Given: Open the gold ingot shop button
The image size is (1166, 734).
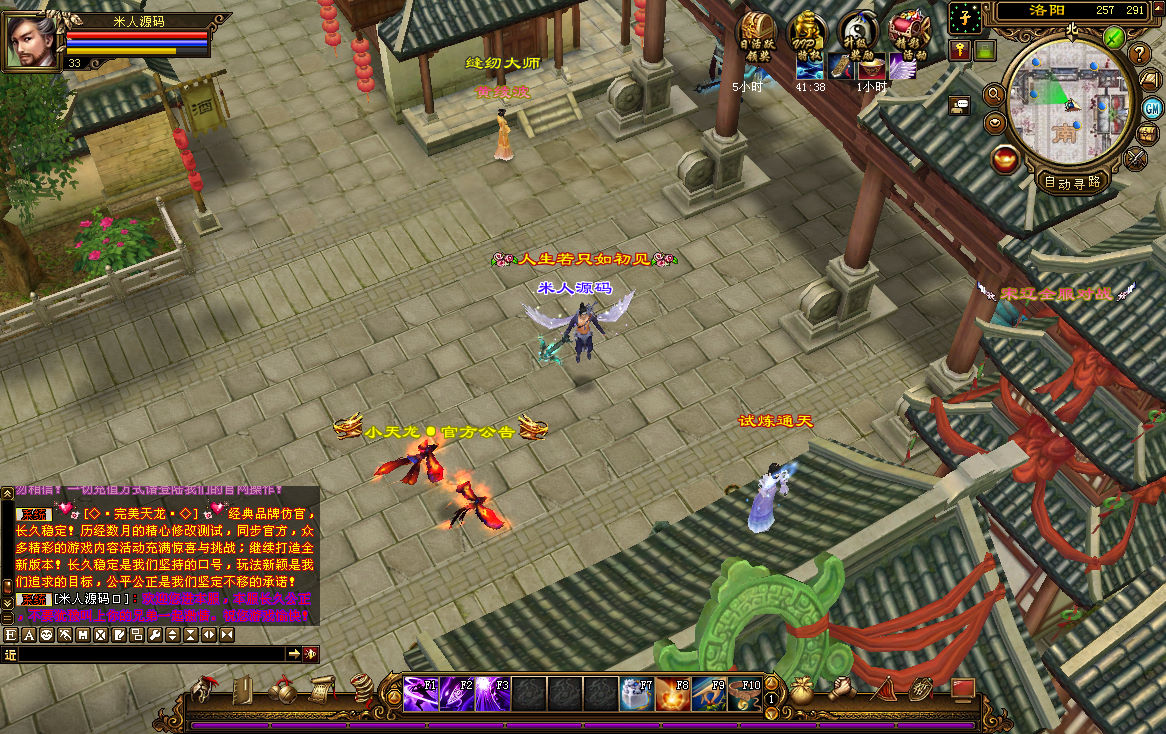Looking at the screenshot, I should pos(1006,157).
